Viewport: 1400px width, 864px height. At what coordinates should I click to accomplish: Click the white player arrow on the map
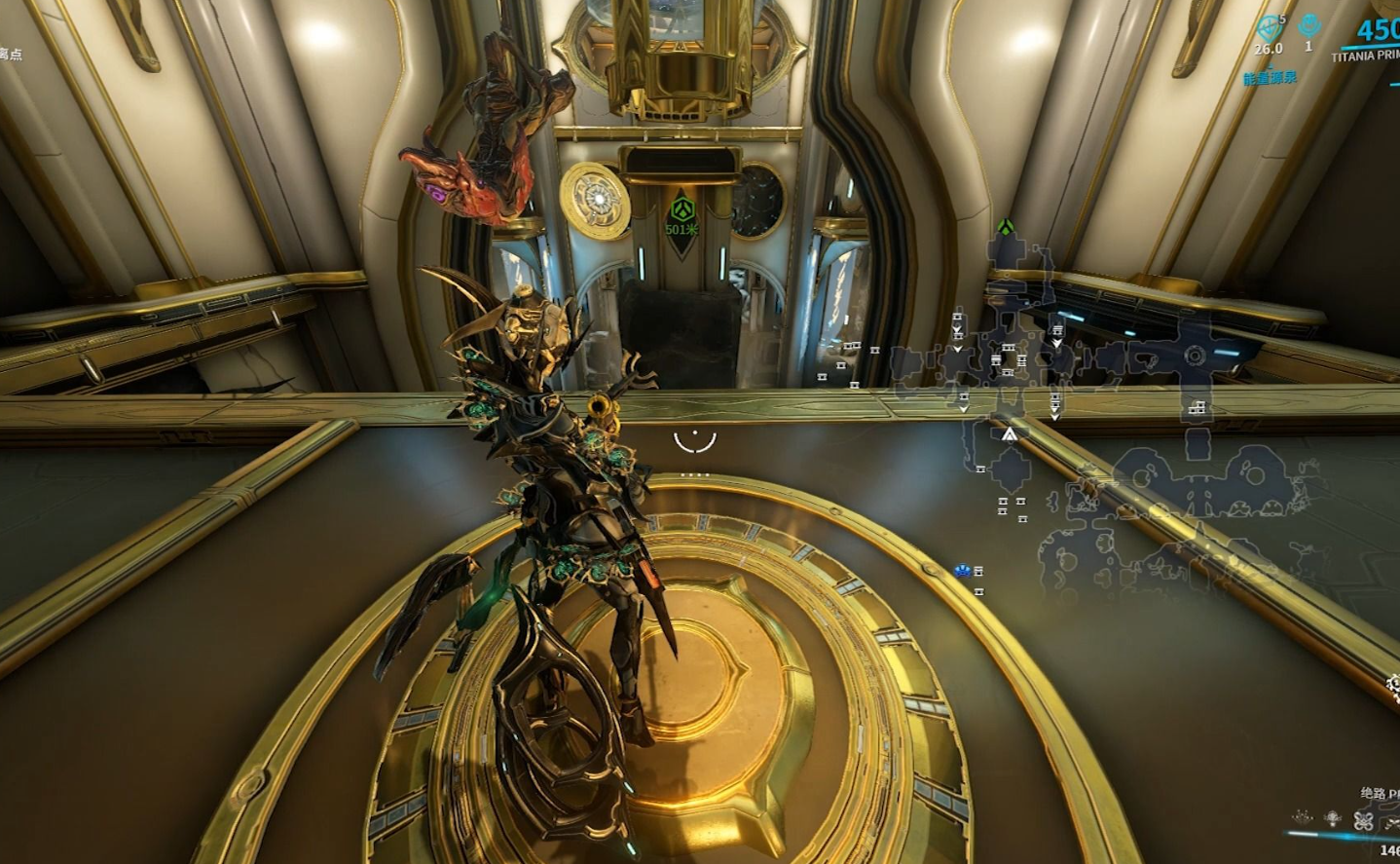[x=1010, y=434]
